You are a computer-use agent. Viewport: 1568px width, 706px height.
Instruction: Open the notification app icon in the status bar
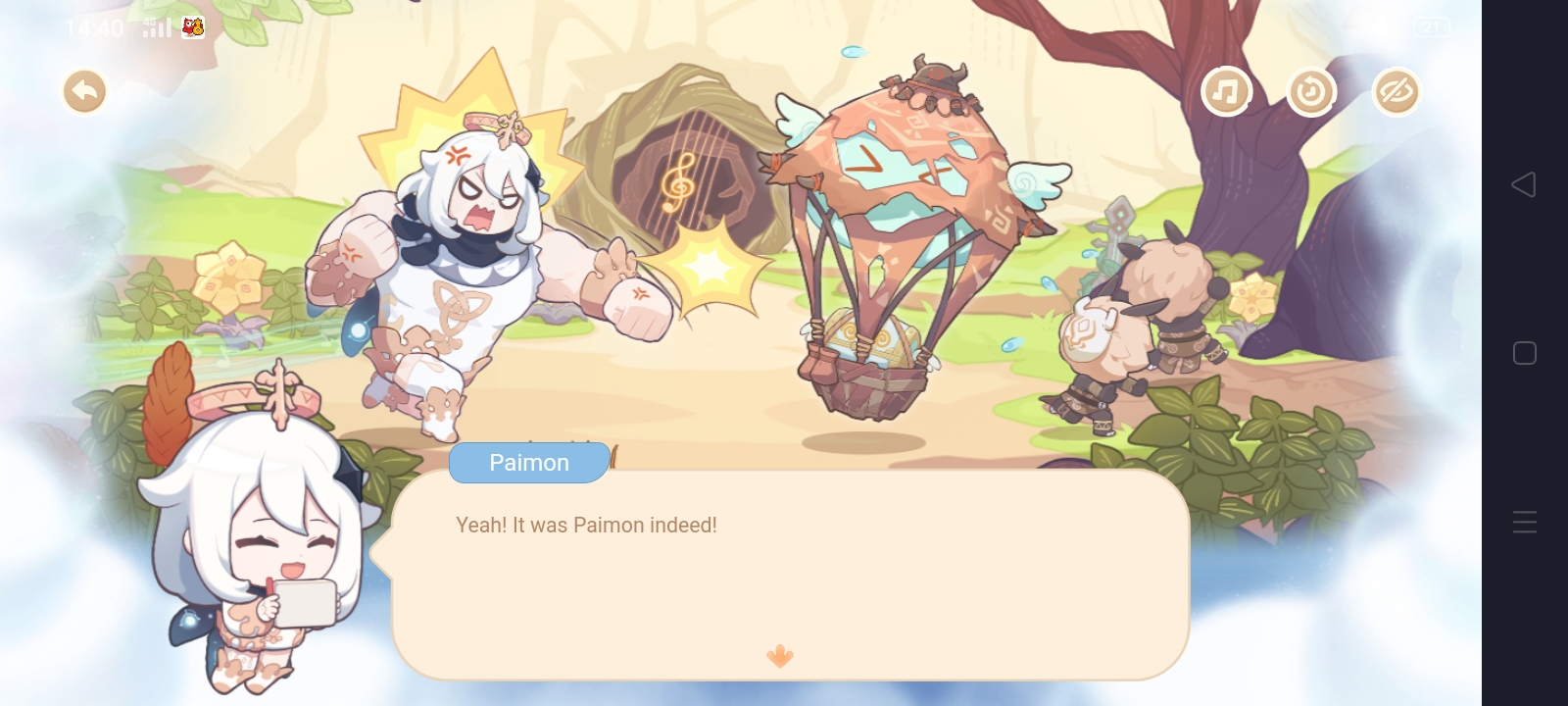pos(193,27)
